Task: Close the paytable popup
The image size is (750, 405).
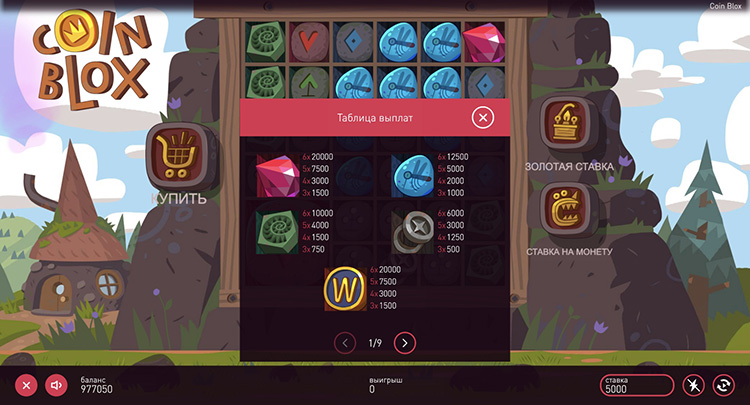Action: click(483, 118)
